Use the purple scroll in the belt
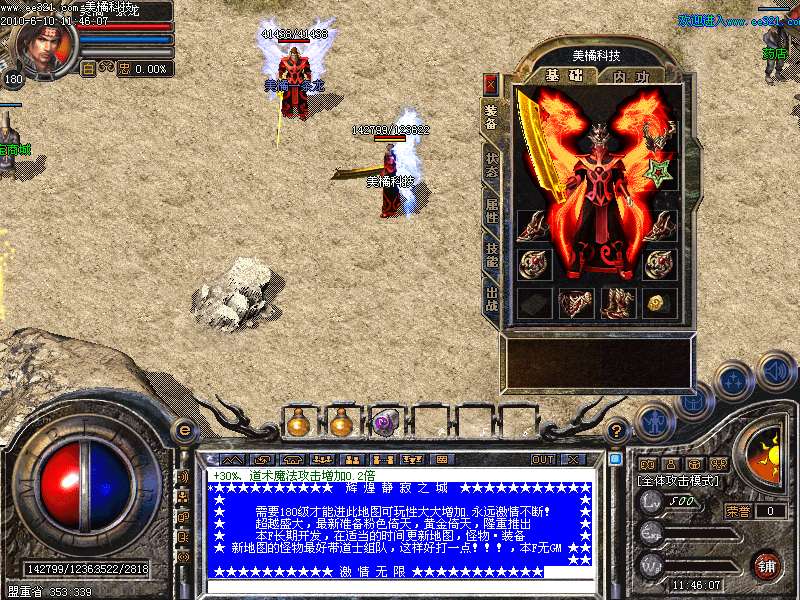800x600 pixels. click(x=385, y=423)
